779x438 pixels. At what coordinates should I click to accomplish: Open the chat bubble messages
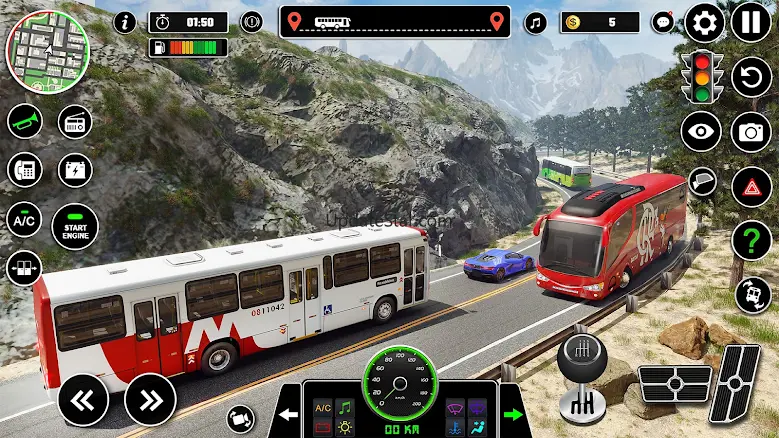point(662,22)
